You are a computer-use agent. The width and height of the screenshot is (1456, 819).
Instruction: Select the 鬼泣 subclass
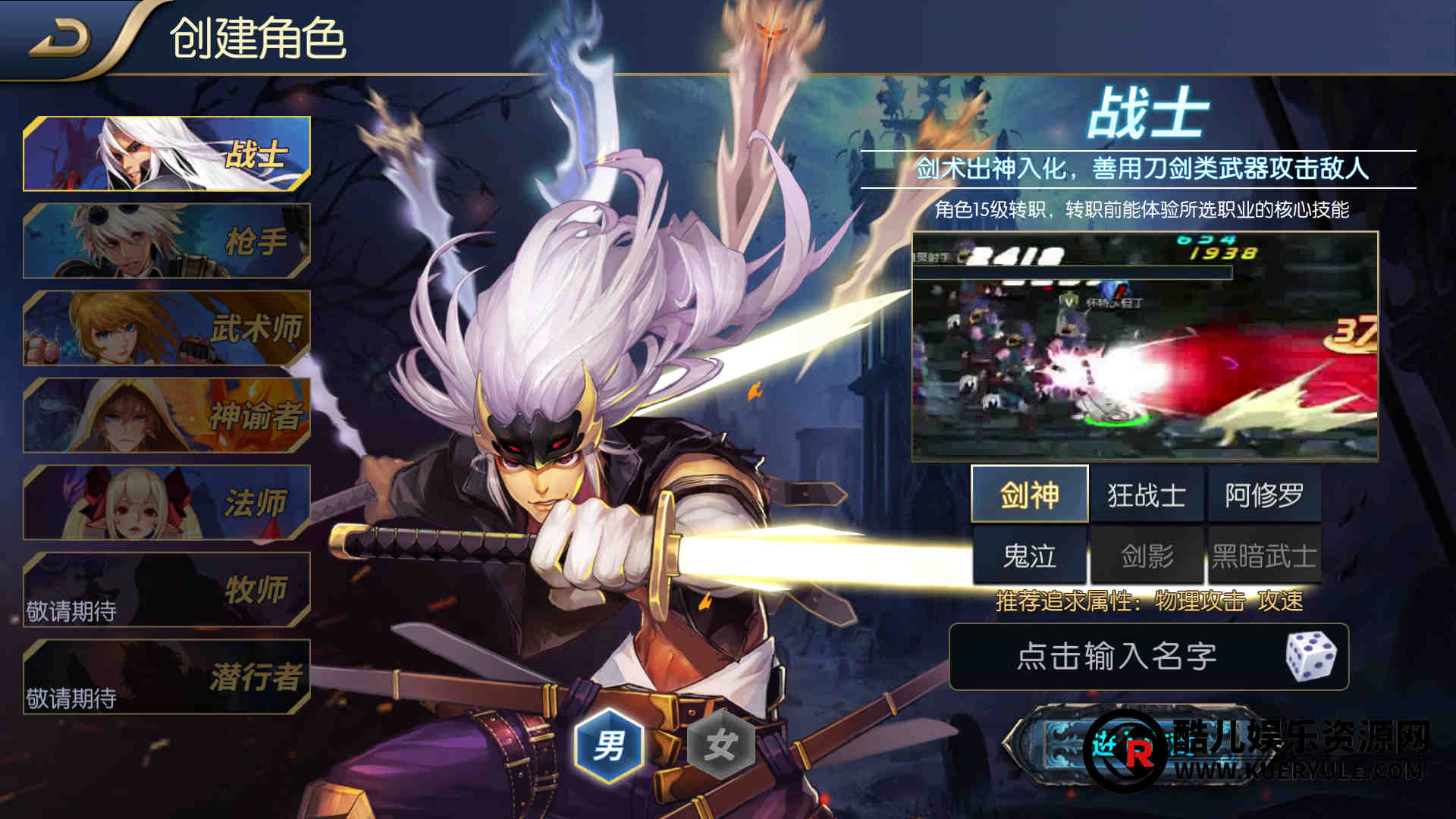1029,556
